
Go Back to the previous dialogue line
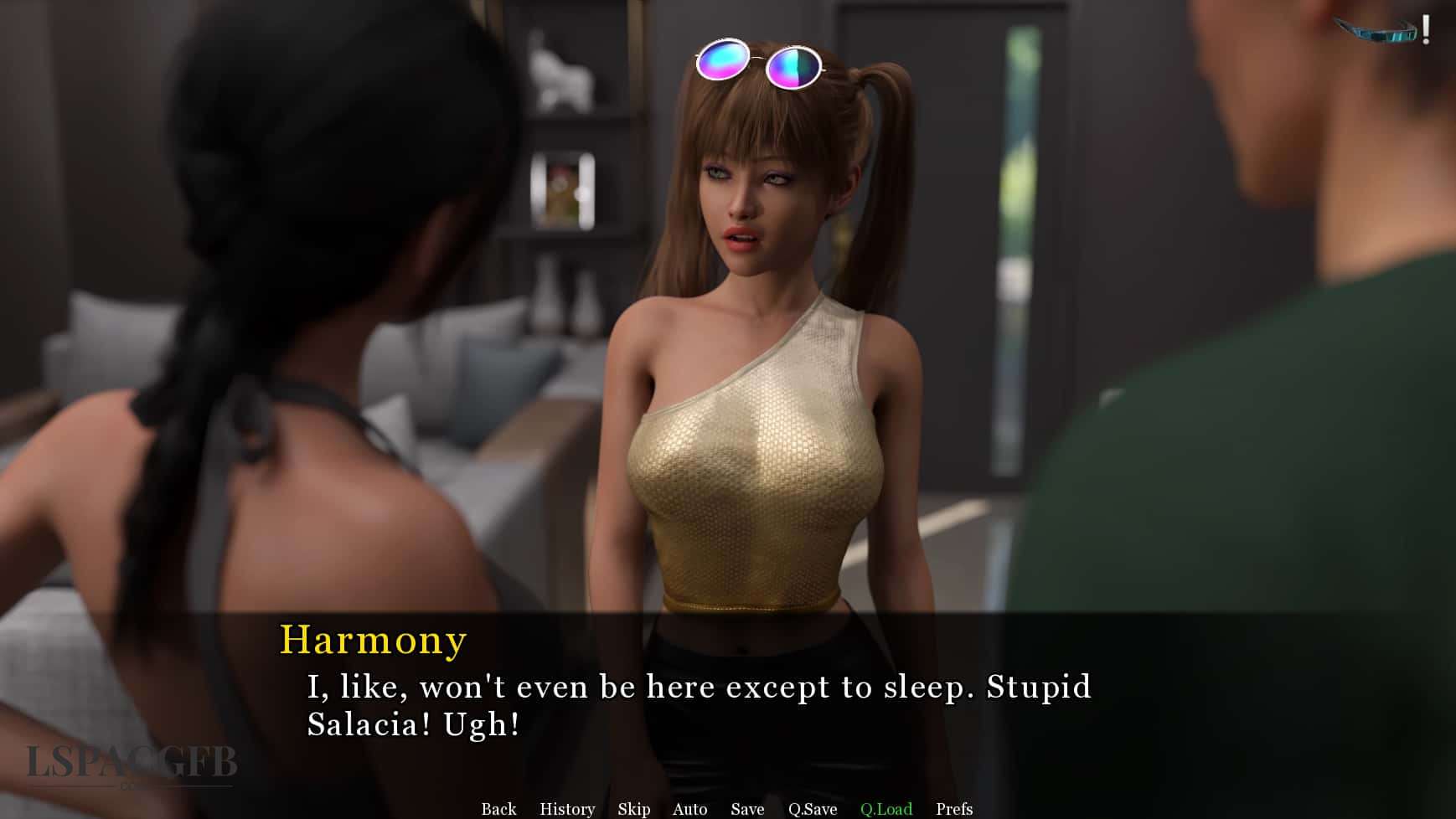498,809
